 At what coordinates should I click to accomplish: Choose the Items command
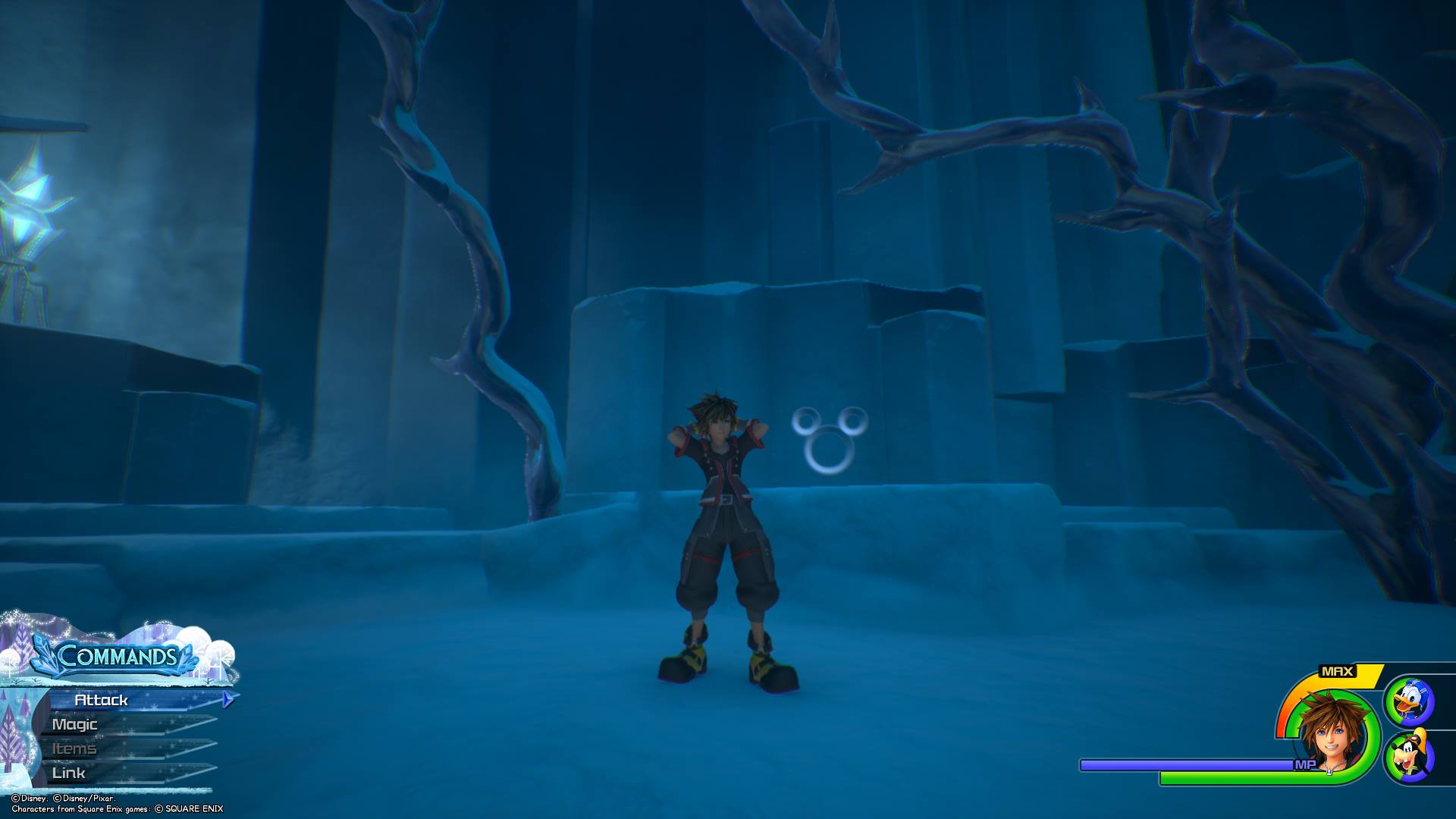pyautogui.click(x=74, y=748)
